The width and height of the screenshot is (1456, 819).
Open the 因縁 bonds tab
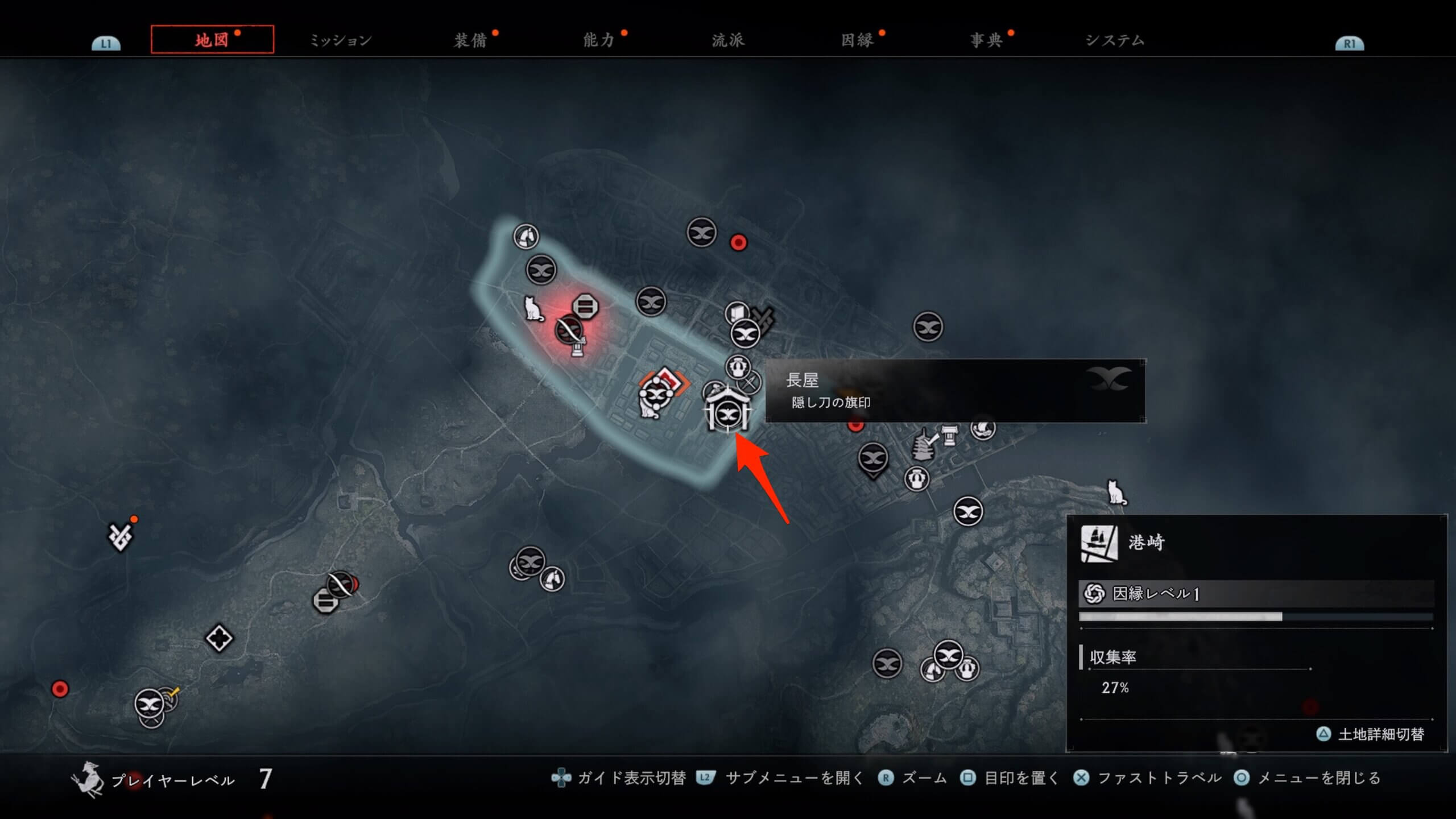[x=857, y=40]
